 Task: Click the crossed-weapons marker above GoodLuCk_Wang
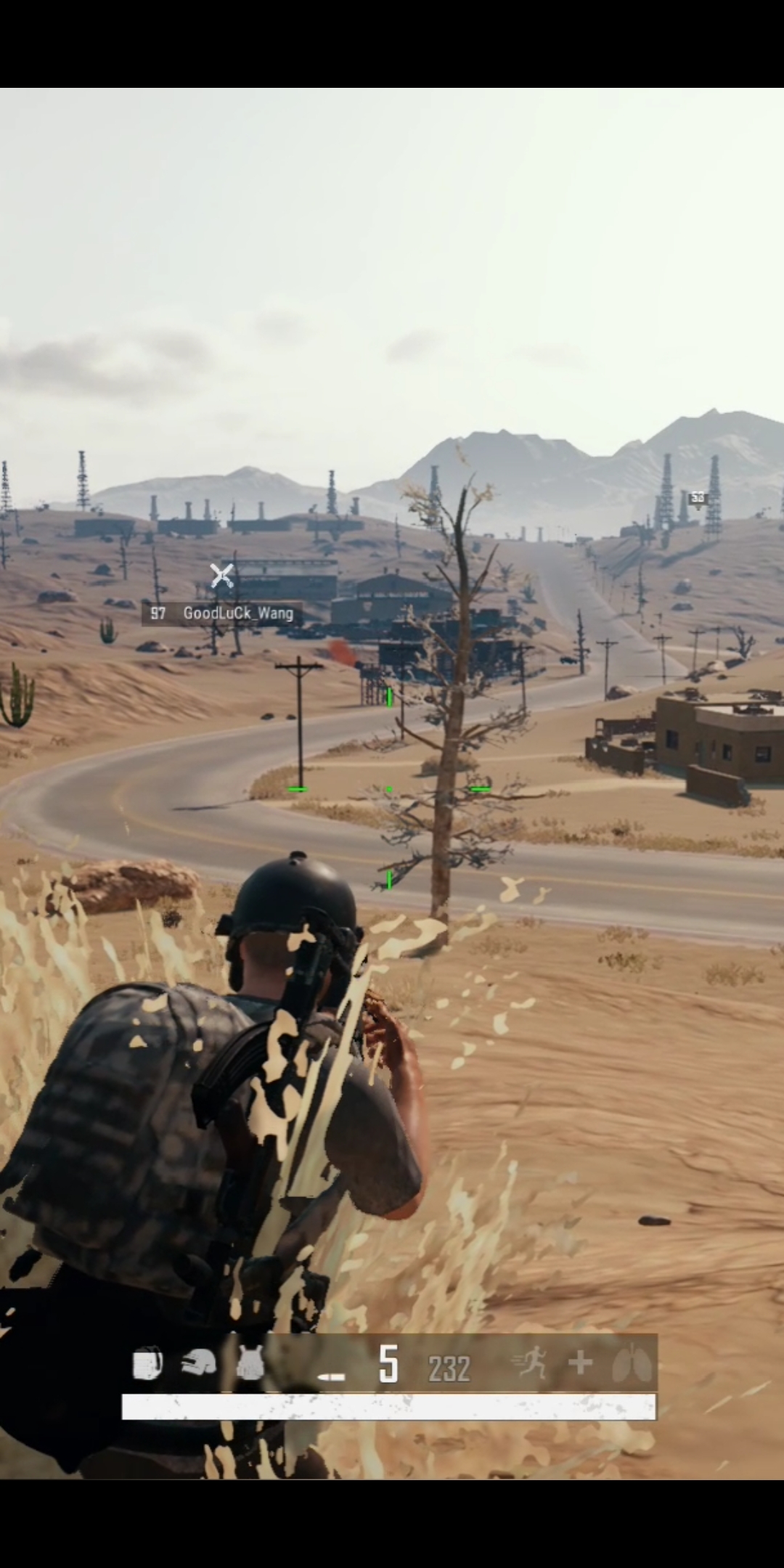(x=221, y=576)
